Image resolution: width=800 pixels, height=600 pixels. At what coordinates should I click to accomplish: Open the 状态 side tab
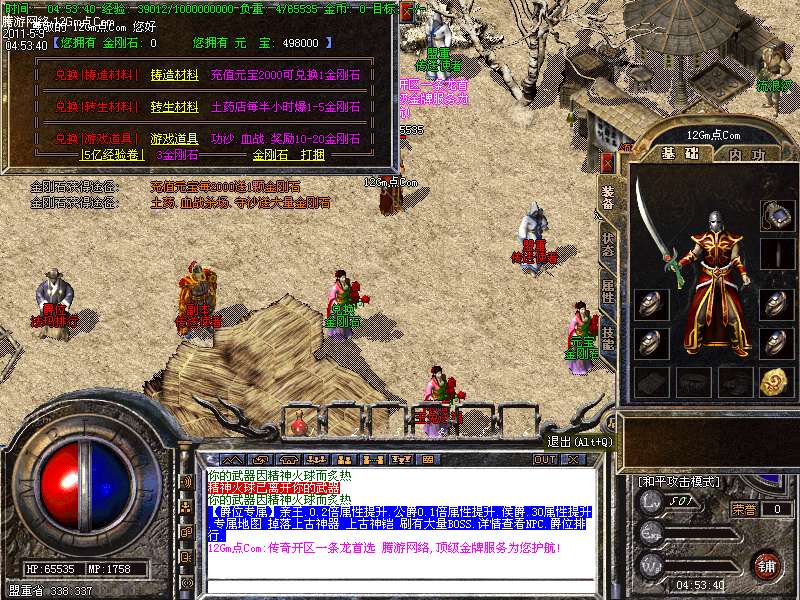coord(608,243)
